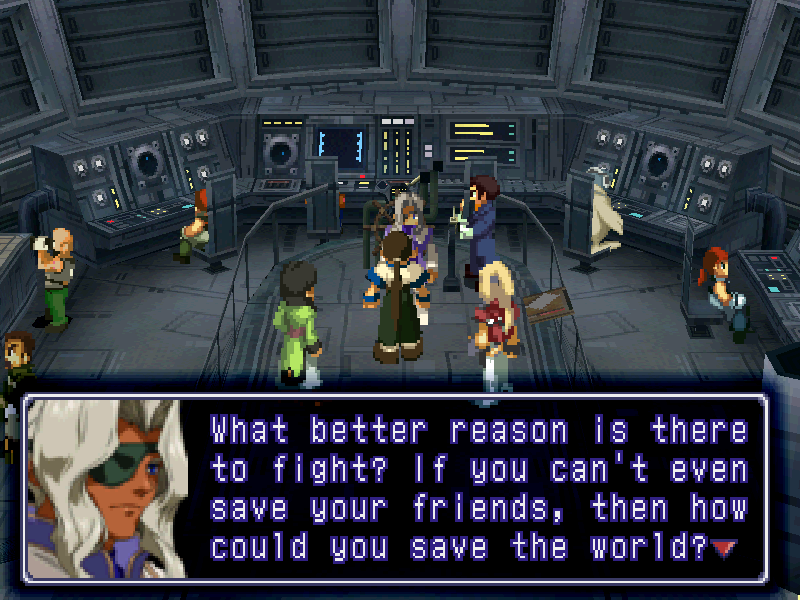Advance dialogue with the red arrow indicator
The height and width of the screenshot is (600, 800).
tap(722, 548)
